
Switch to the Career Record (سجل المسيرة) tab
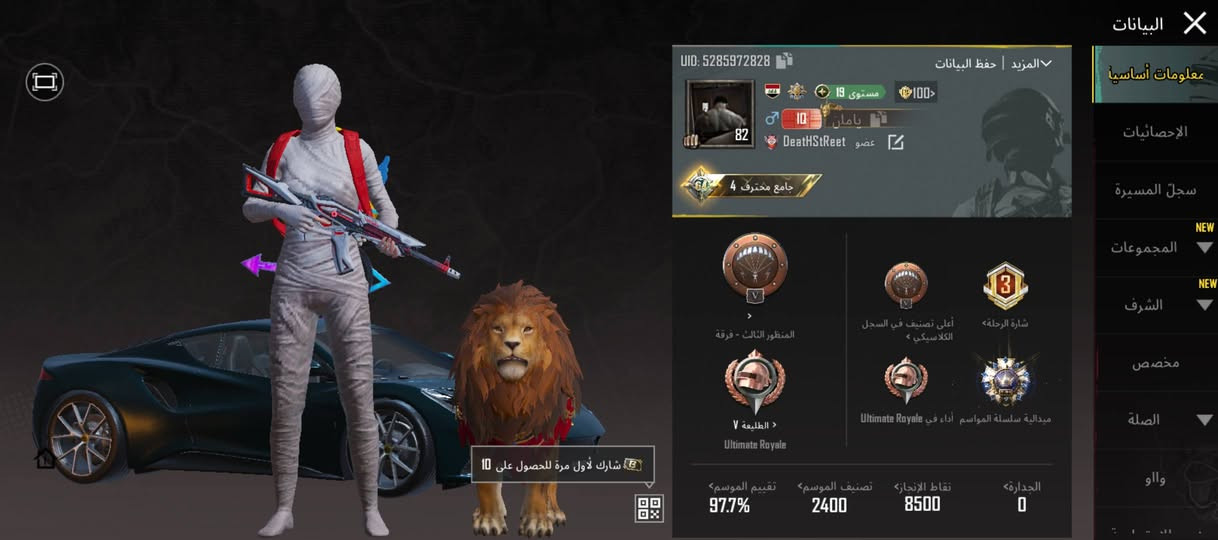click(x=1155, y=190)
